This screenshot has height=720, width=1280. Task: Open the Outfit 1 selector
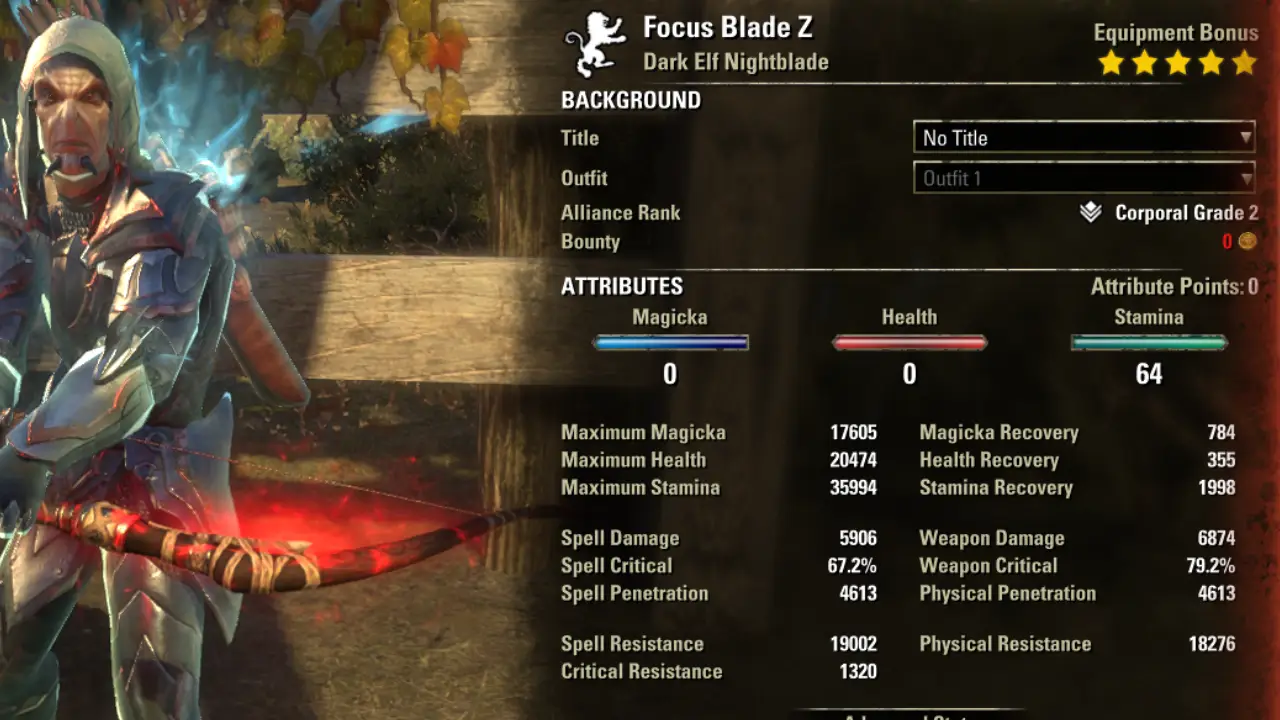tap(1083, 178)
